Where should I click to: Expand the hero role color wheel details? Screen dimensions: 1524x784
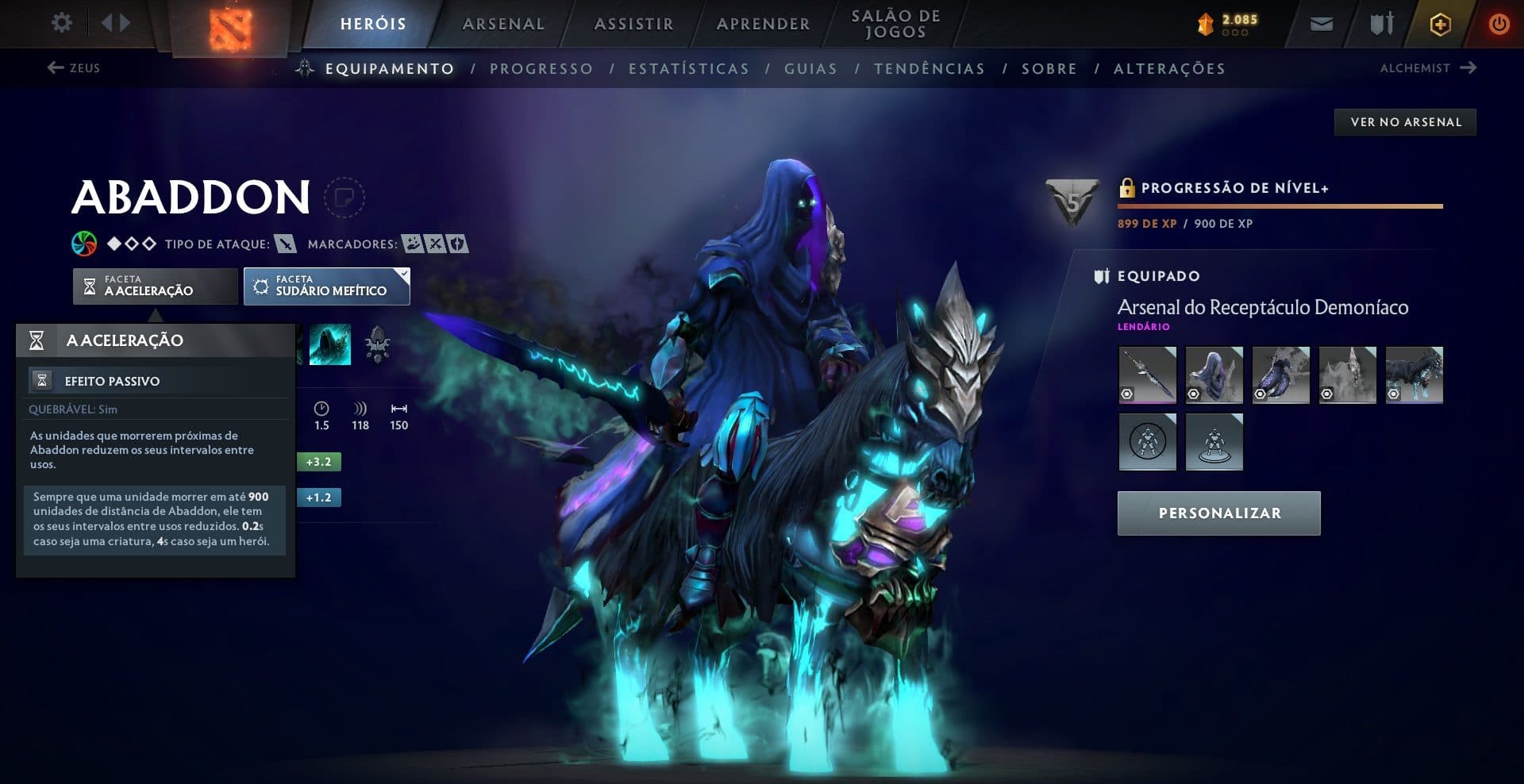83,244
